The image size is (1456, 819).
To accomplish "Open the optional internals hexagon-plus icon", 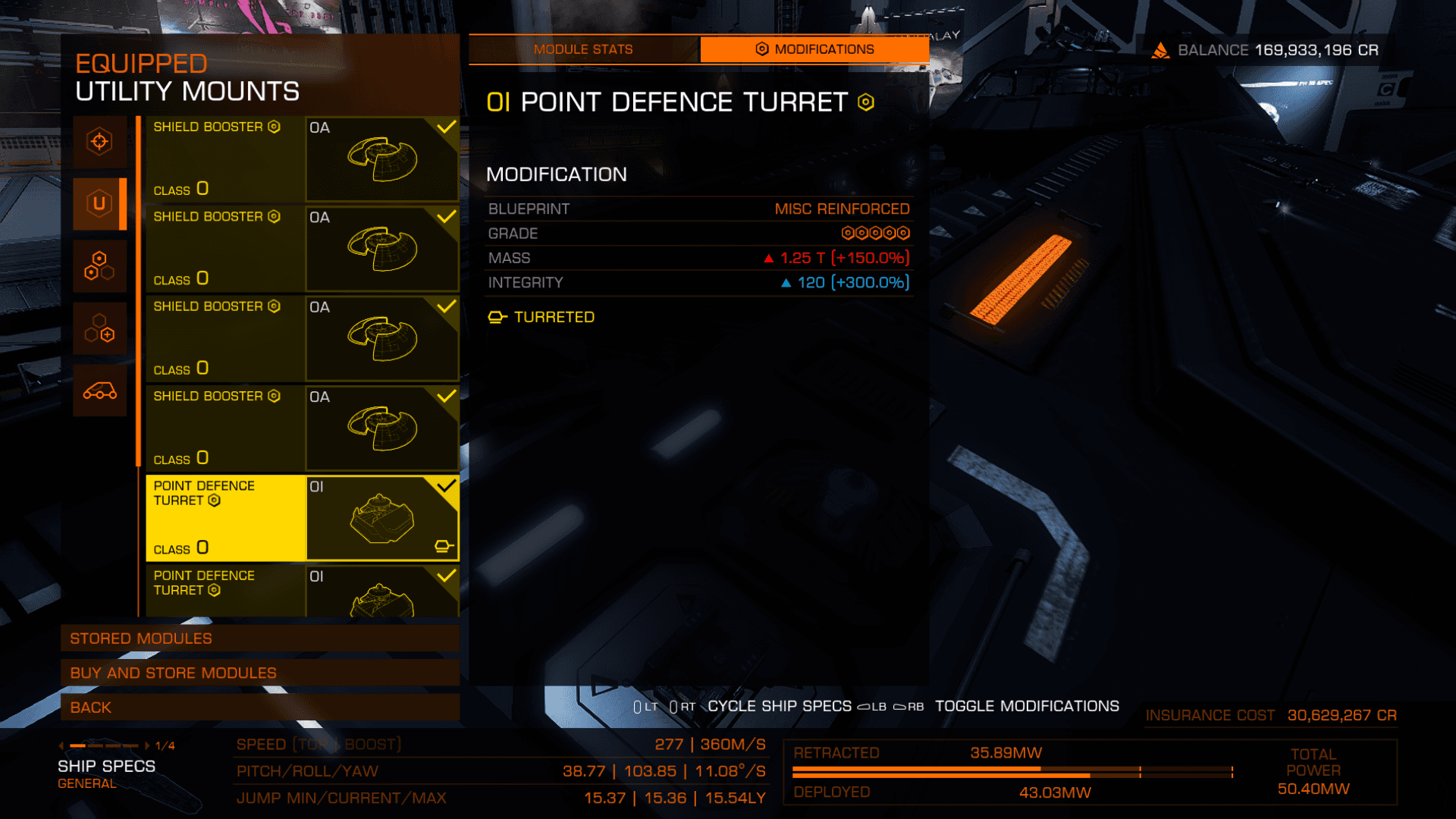I will tap(99, 328).
